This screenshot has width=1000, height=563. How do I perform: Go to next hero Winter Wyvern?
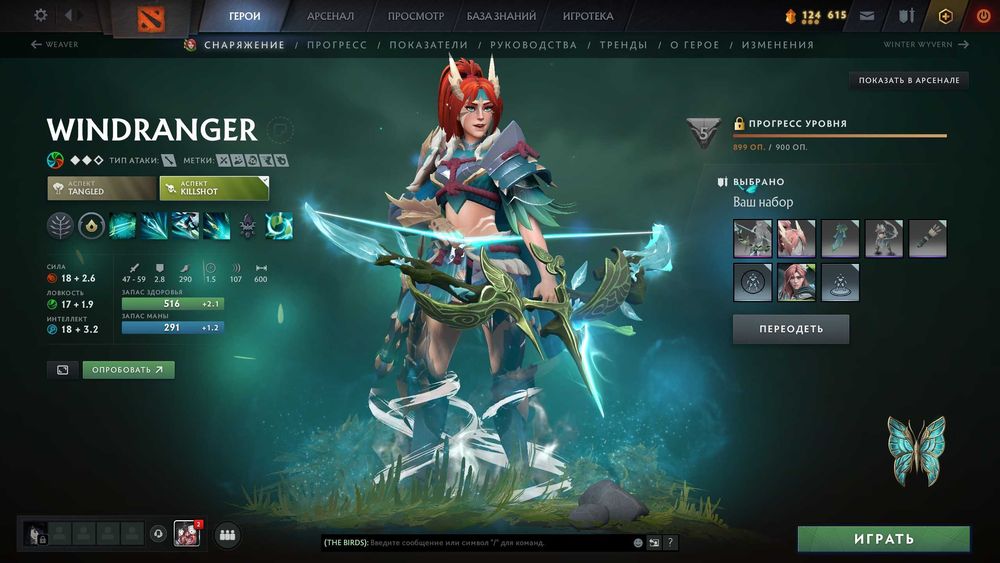pyautogui.click(x=926, y=45)
